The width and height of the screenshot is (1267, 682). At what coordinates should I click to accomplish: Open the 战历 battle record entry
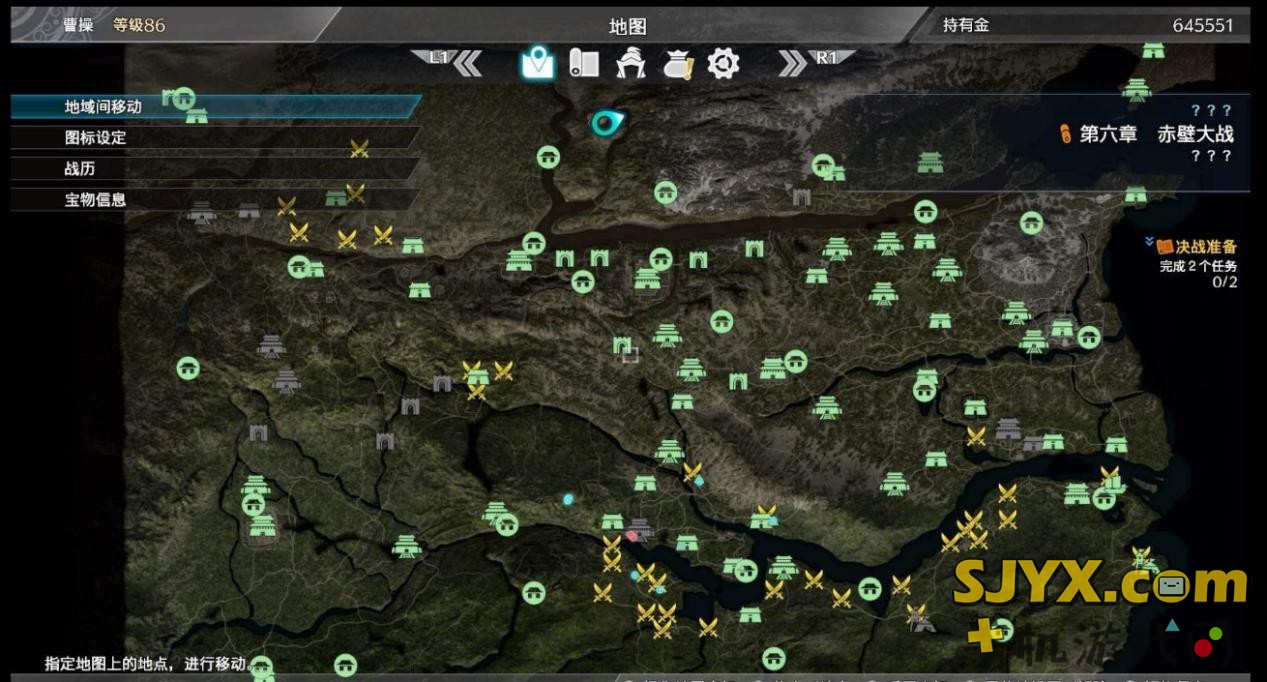point(80,169)
